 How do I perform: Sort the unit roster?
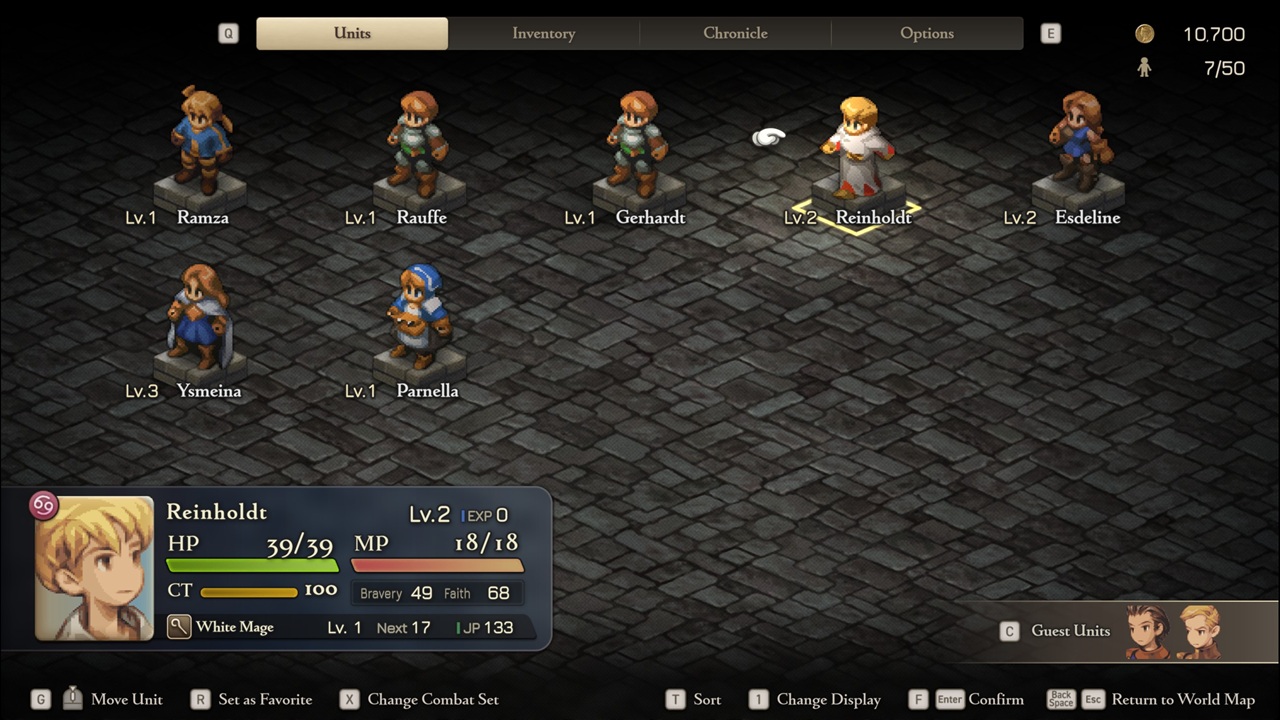(706, 699)
